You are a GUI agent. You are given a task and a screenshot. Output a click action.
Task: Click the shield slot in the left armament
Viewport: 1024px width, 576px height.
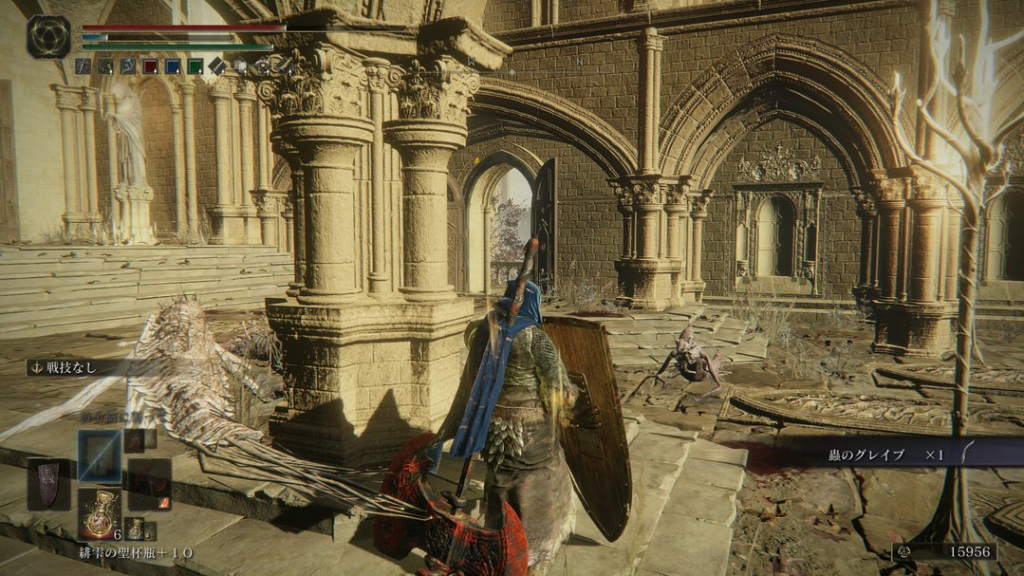[48, 483]
